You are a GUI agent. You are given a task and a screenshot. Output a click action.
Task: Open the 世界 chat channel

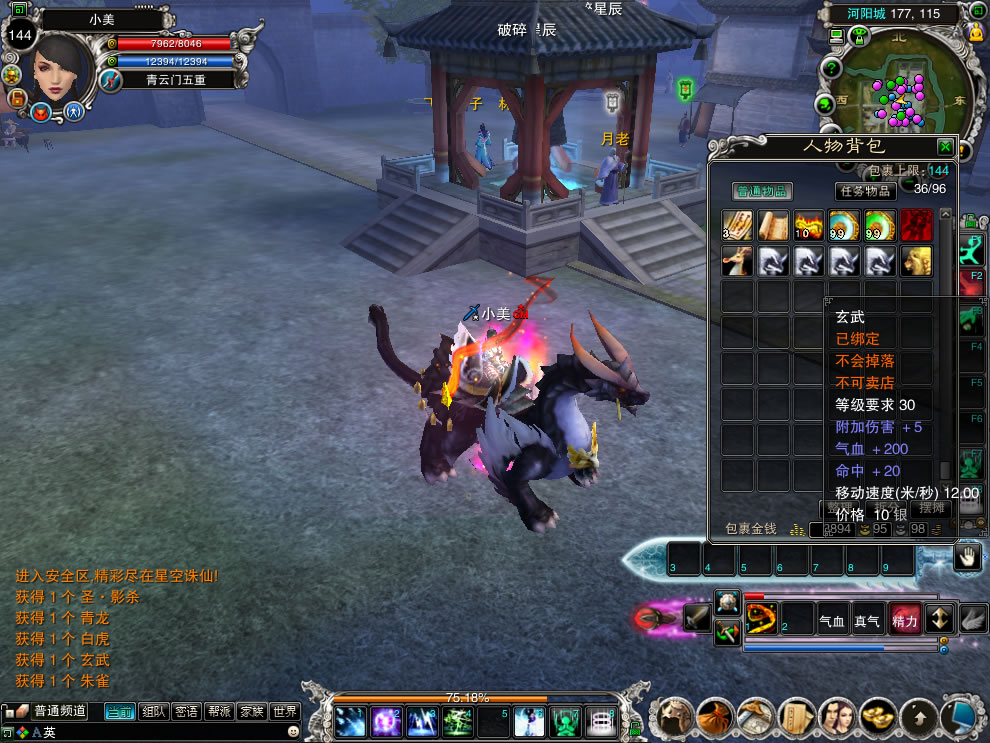pos(285,712)
